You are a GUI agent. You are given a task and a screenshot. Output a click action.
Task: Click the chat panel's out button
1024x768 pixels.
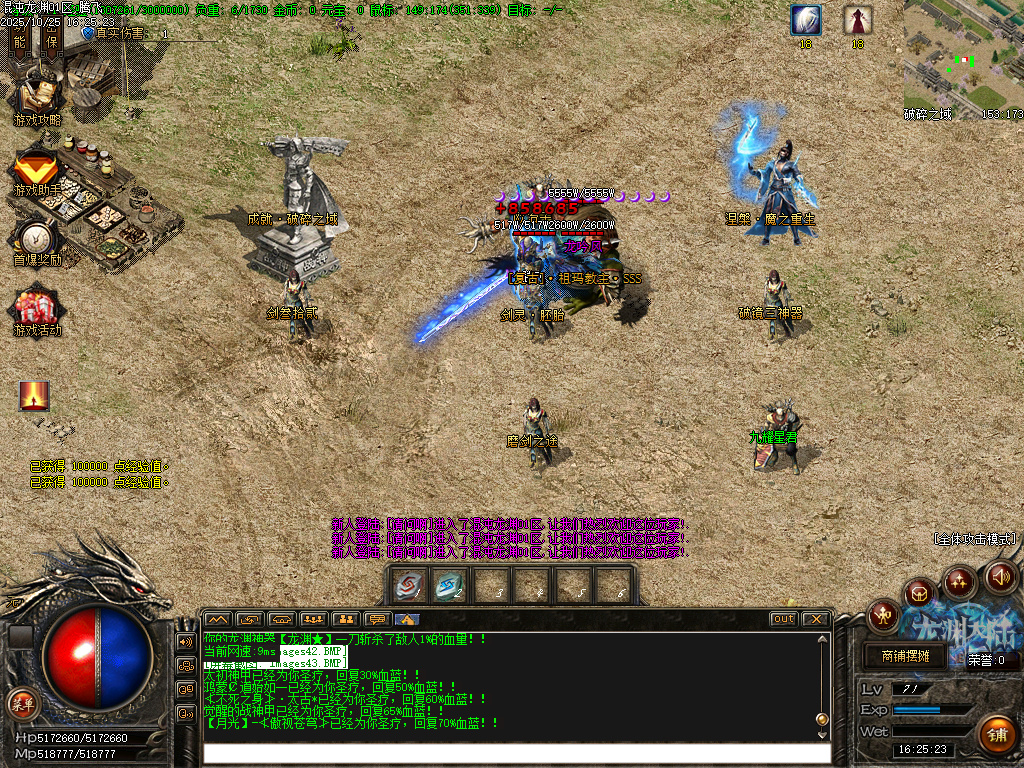click(x=784, y=619)
